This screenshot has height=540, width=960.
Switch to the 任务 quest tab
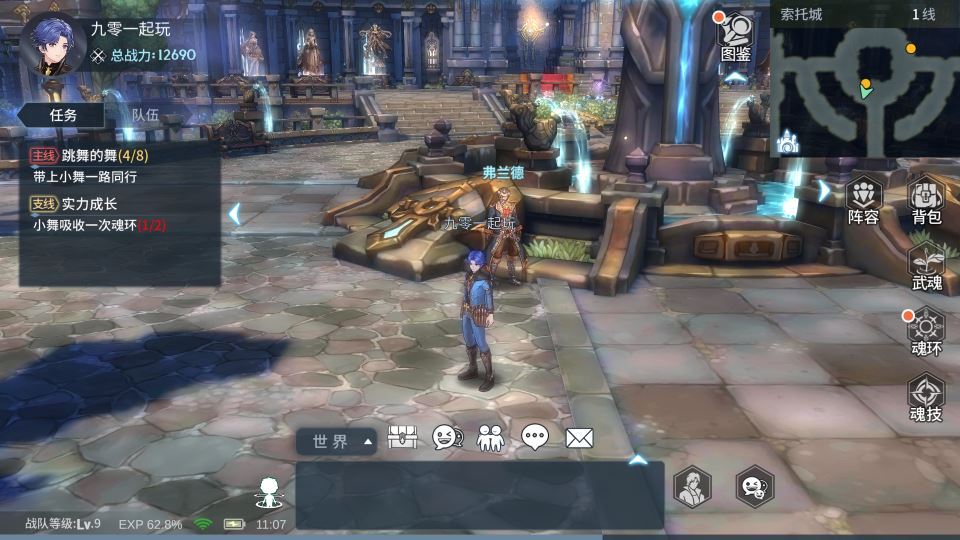click(x=63, y=115)
